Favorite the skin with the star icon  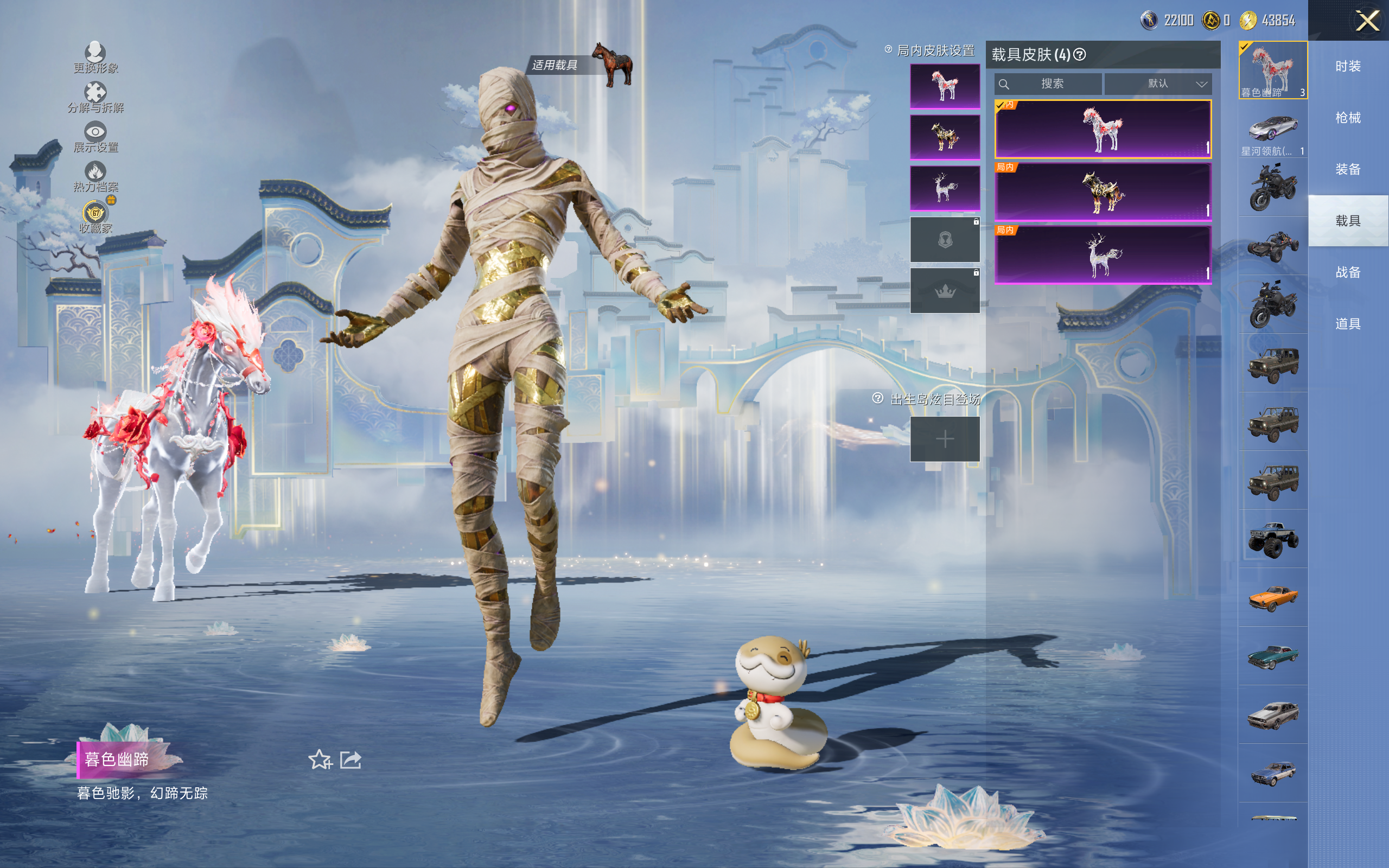(x=320, y=759)
